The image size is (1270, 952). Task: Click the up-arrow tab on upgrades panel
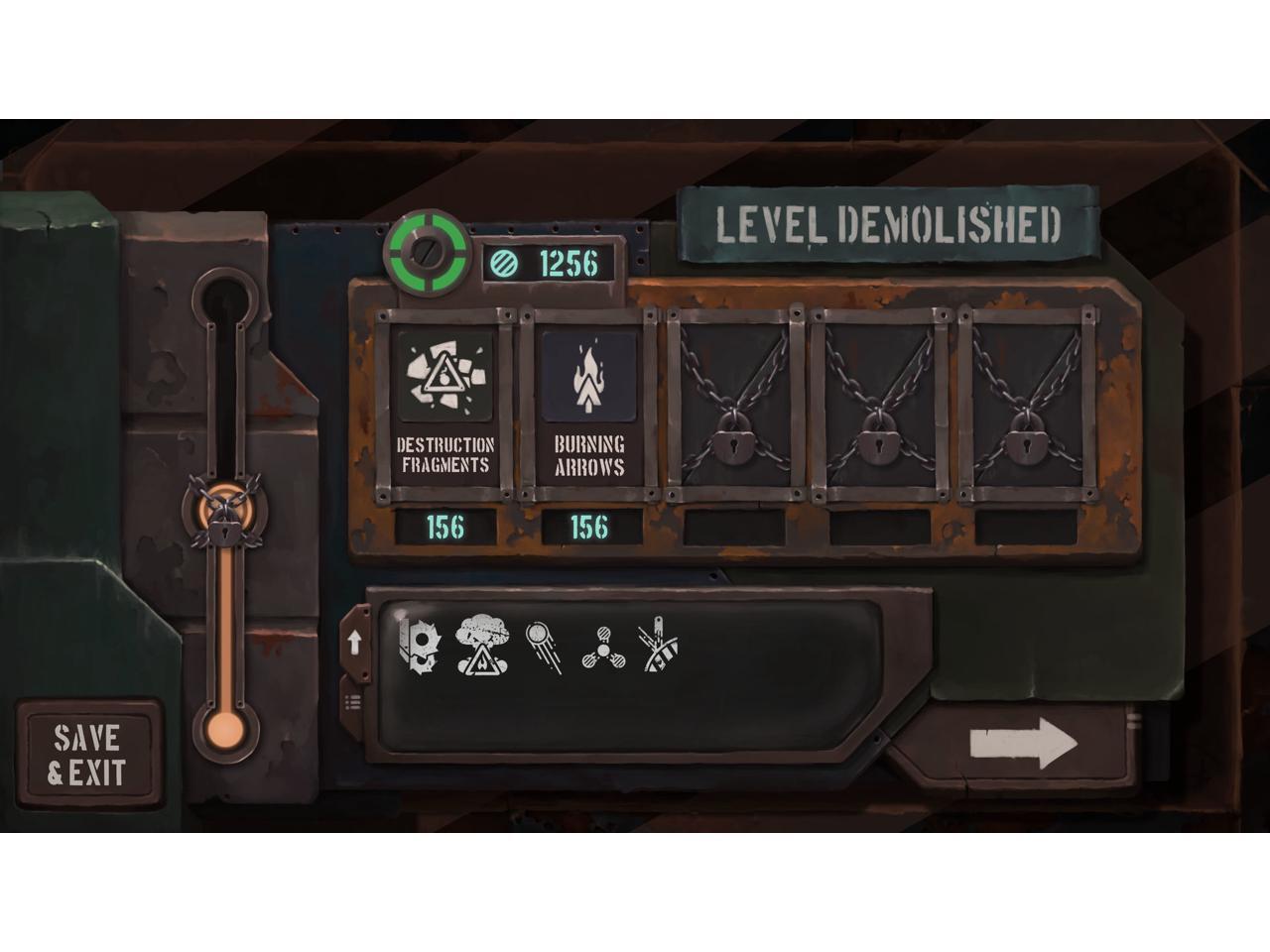pyautogui.click(x=354, y=643)
